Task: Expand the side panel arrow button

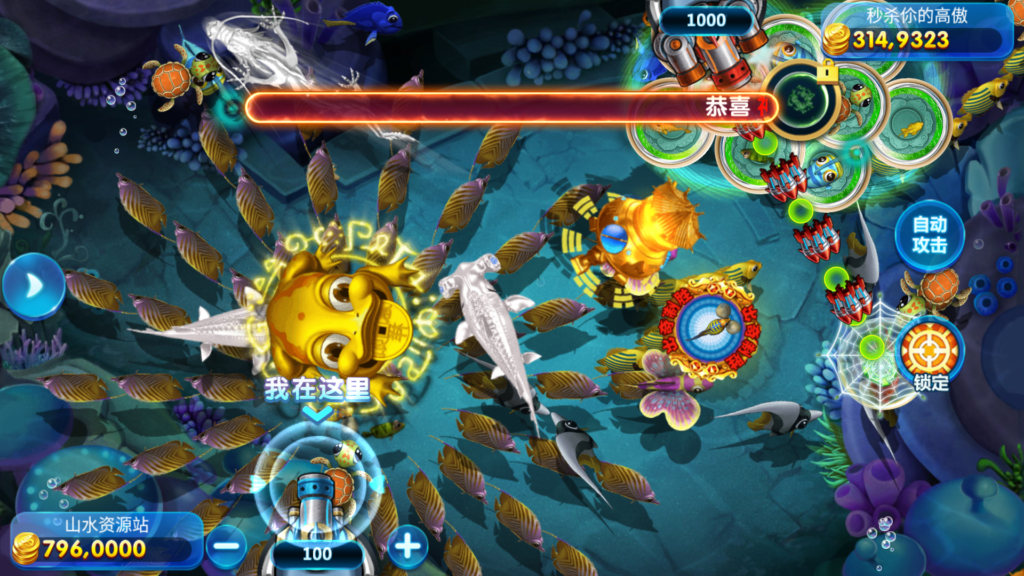Action: pyautogui.click(x=32, y=286)
